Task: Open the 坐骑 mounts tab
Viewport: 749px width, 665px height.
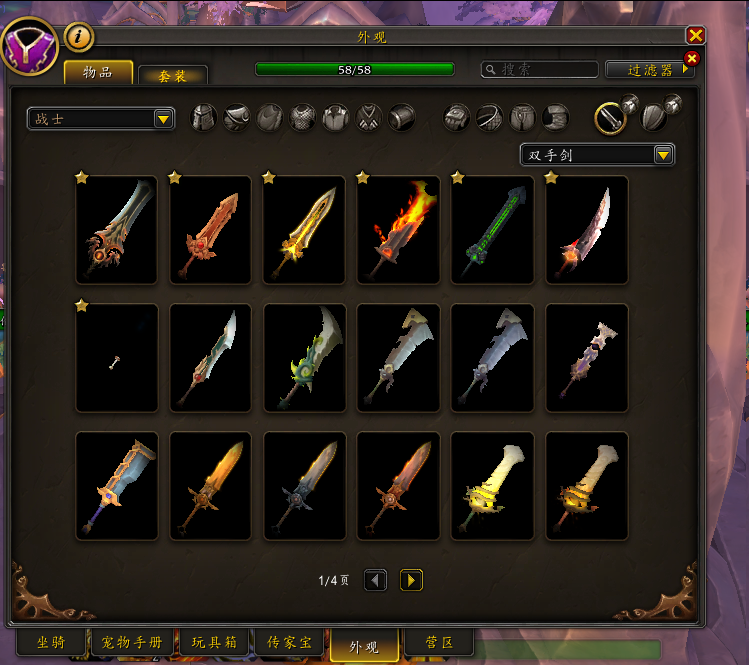Action: [51, 642]
